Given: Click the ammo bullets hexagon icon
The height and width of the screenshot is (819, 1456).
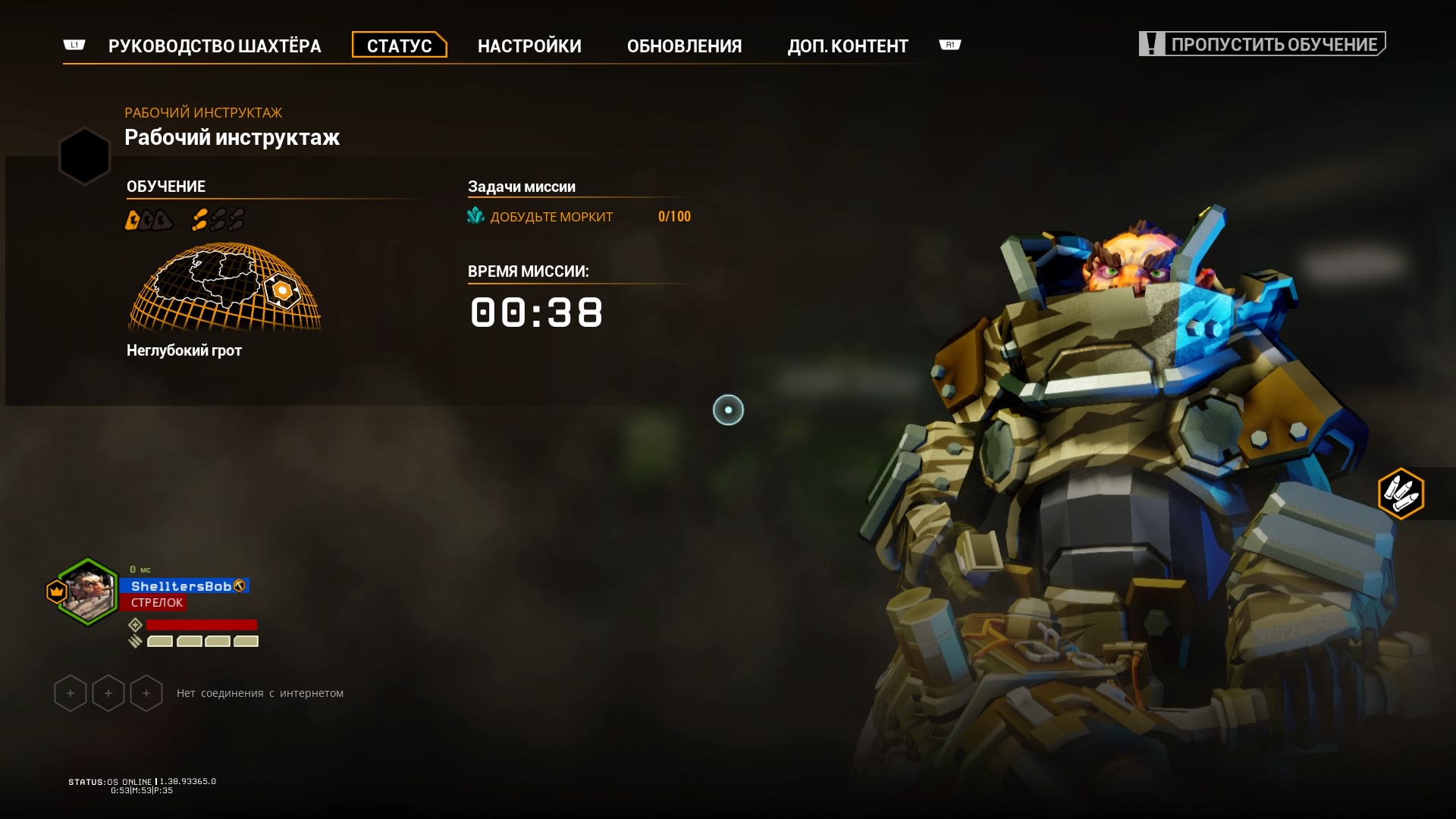Looking at the screenshot, I should tap(1401, 494).
